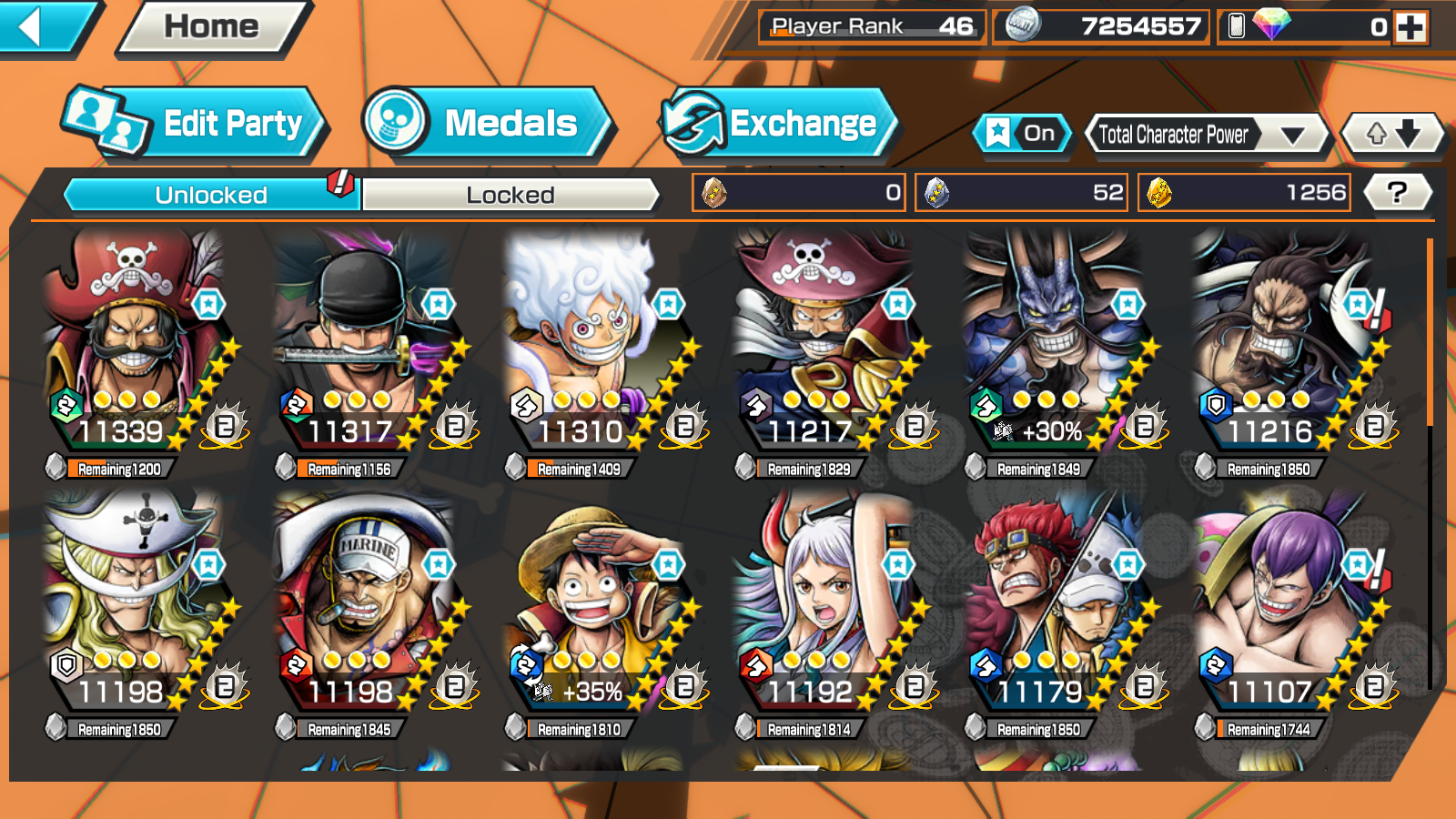Open the Edit Party menu
1456x819 pixels.
pos(196,123)
